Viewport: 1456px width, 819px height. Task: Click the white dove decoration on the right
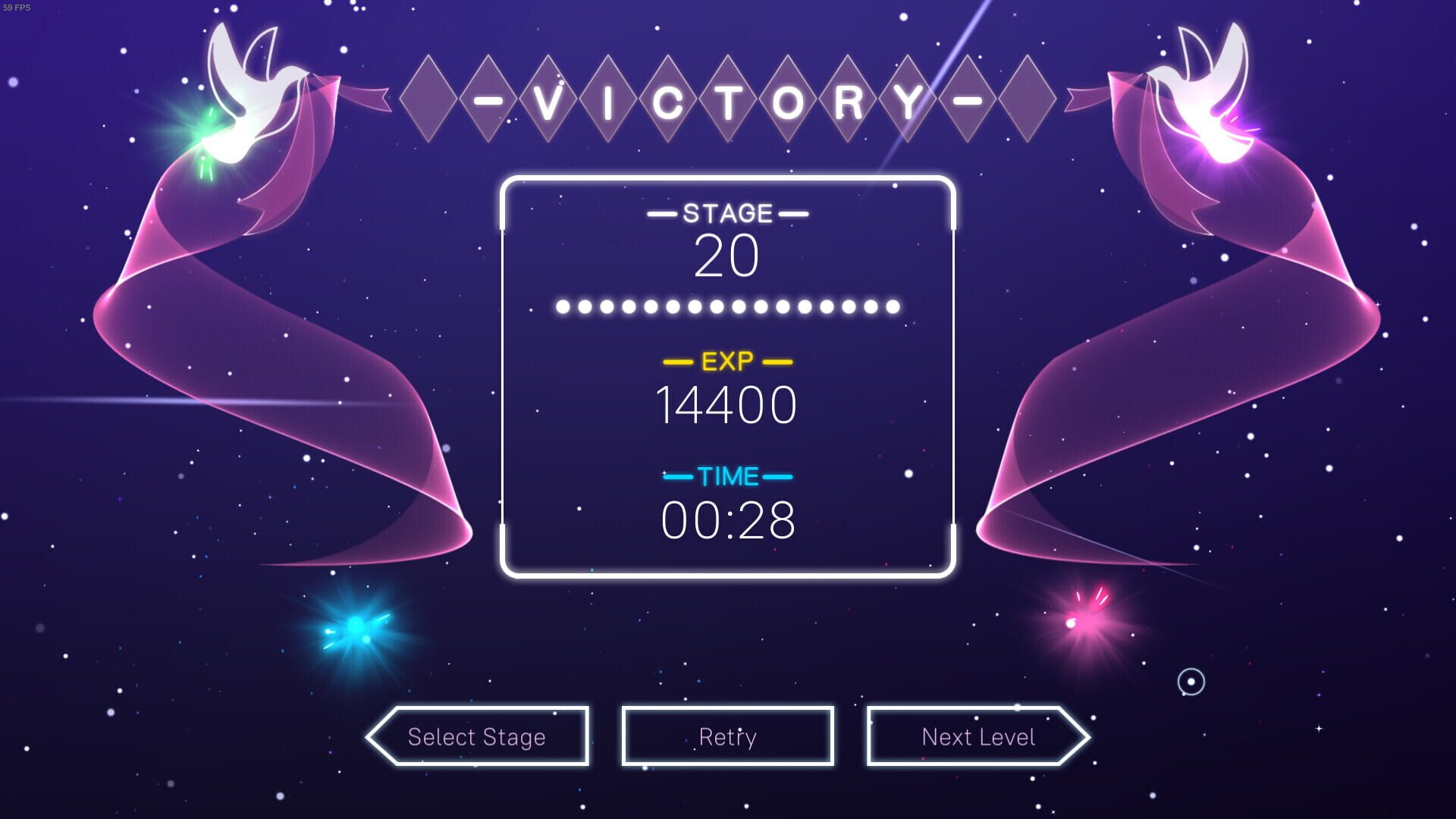pyautogui.click(x=1206, y=91)
